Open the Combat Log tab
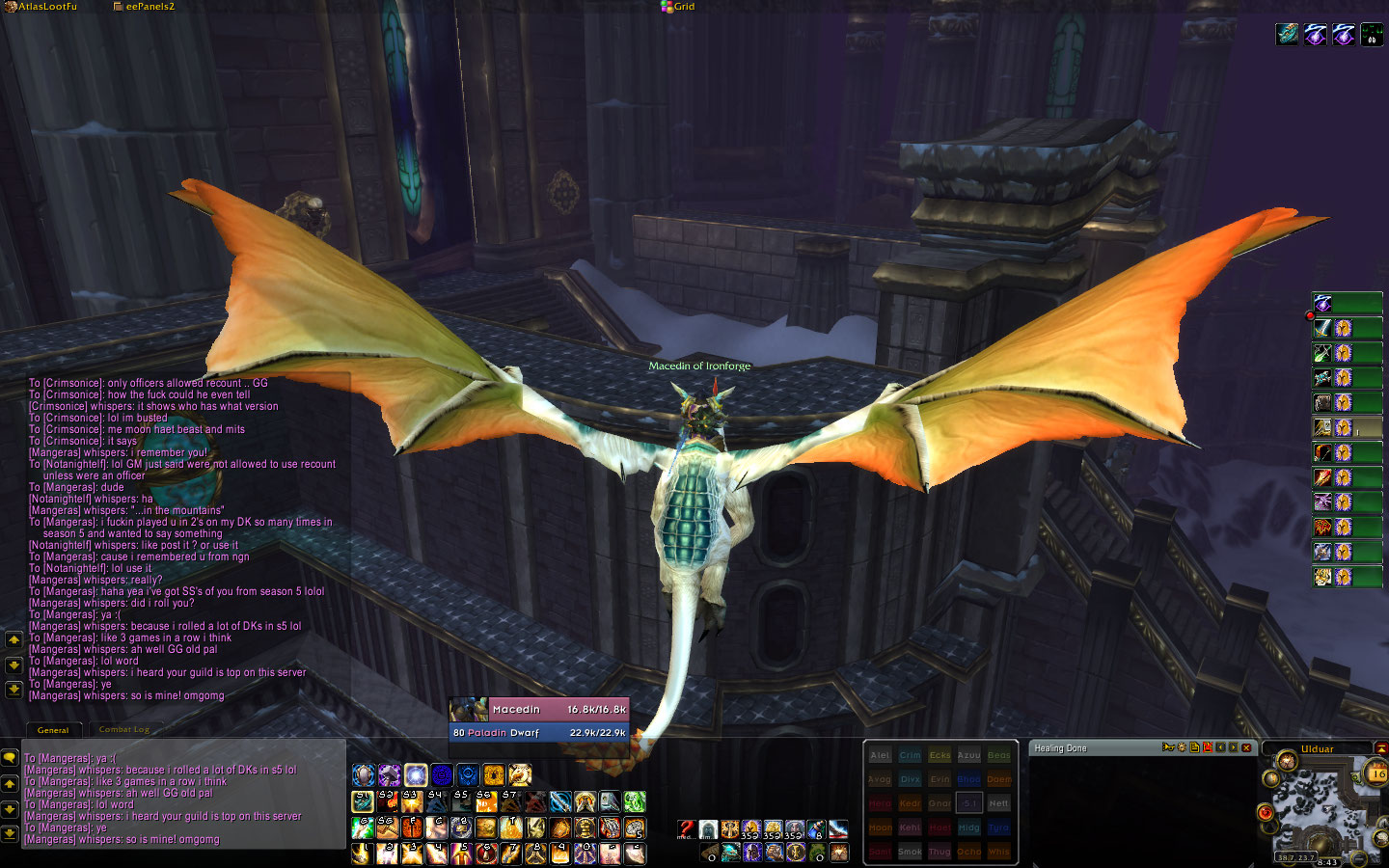This screenshot has height=868, width=1389. tap(124, 730)
